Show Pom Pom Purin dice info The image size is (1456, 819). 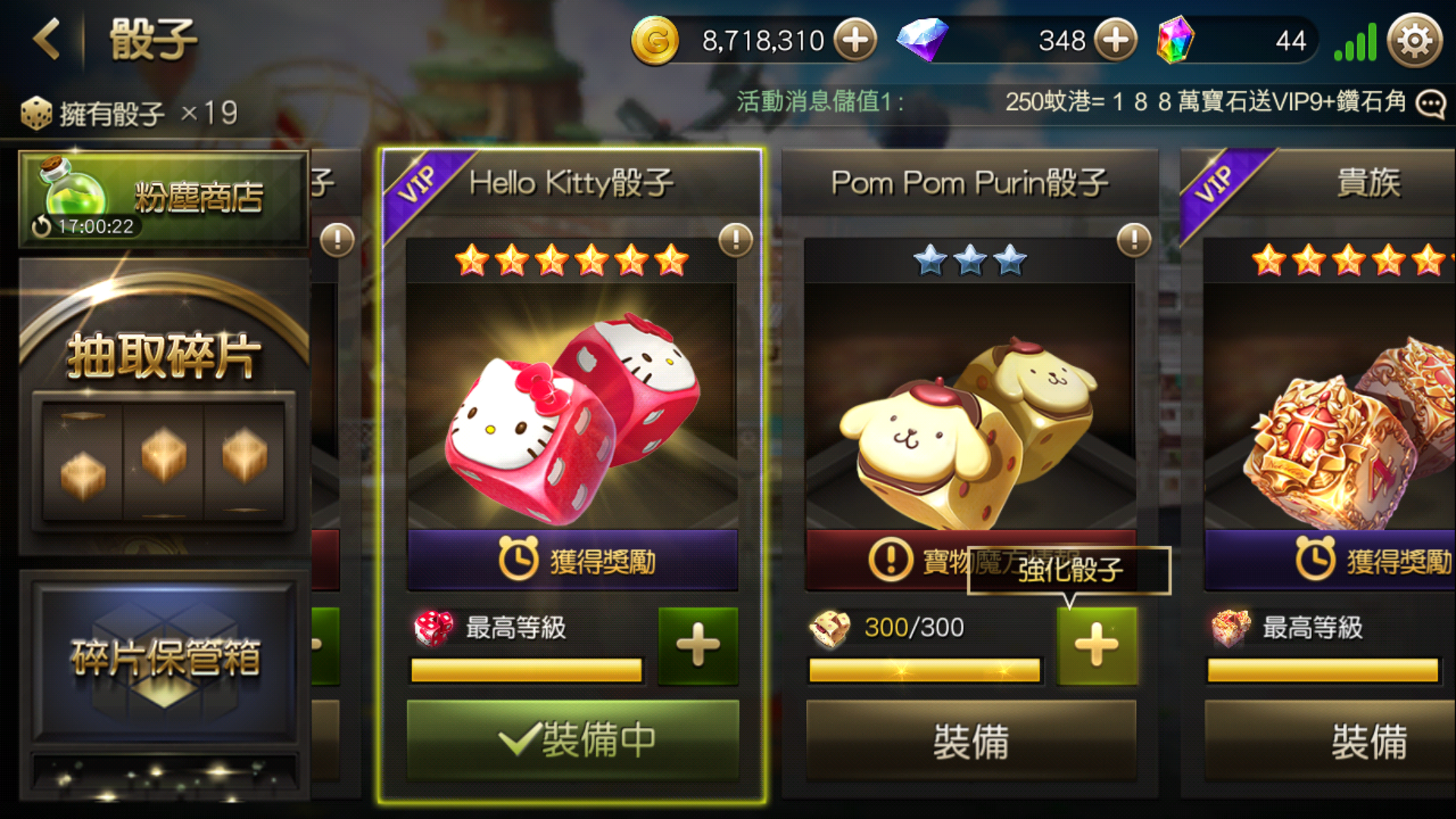coord(1134,240)
